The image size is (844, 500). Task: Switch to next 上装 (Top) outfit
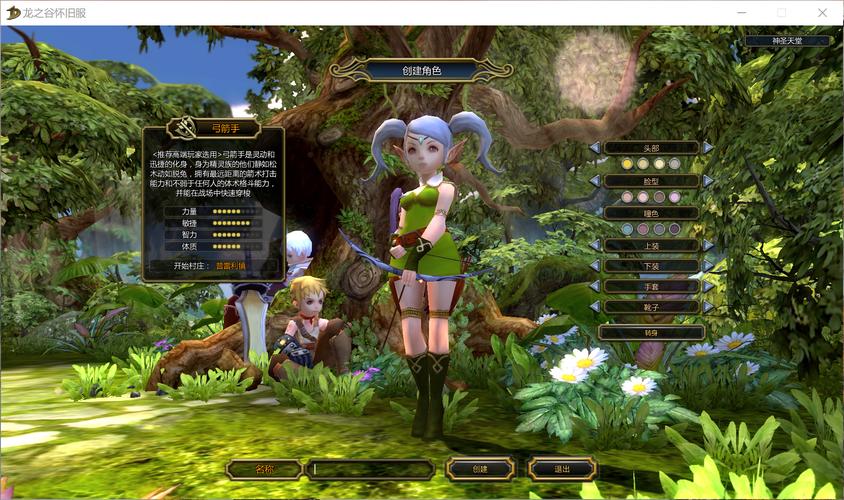708,245
